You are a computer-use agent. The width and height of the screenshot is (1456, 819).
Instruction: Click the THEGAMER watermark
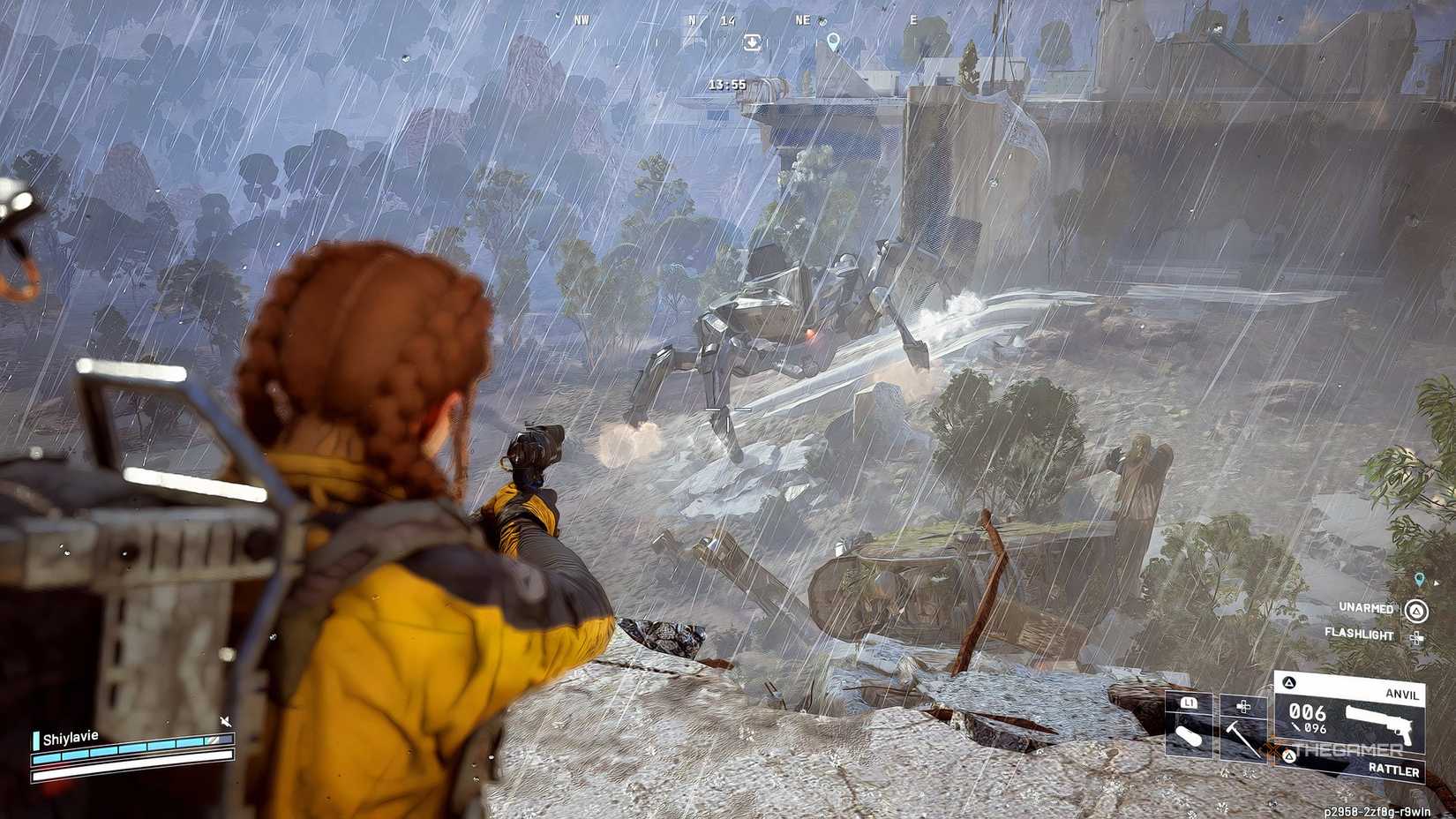(1347, 748)
